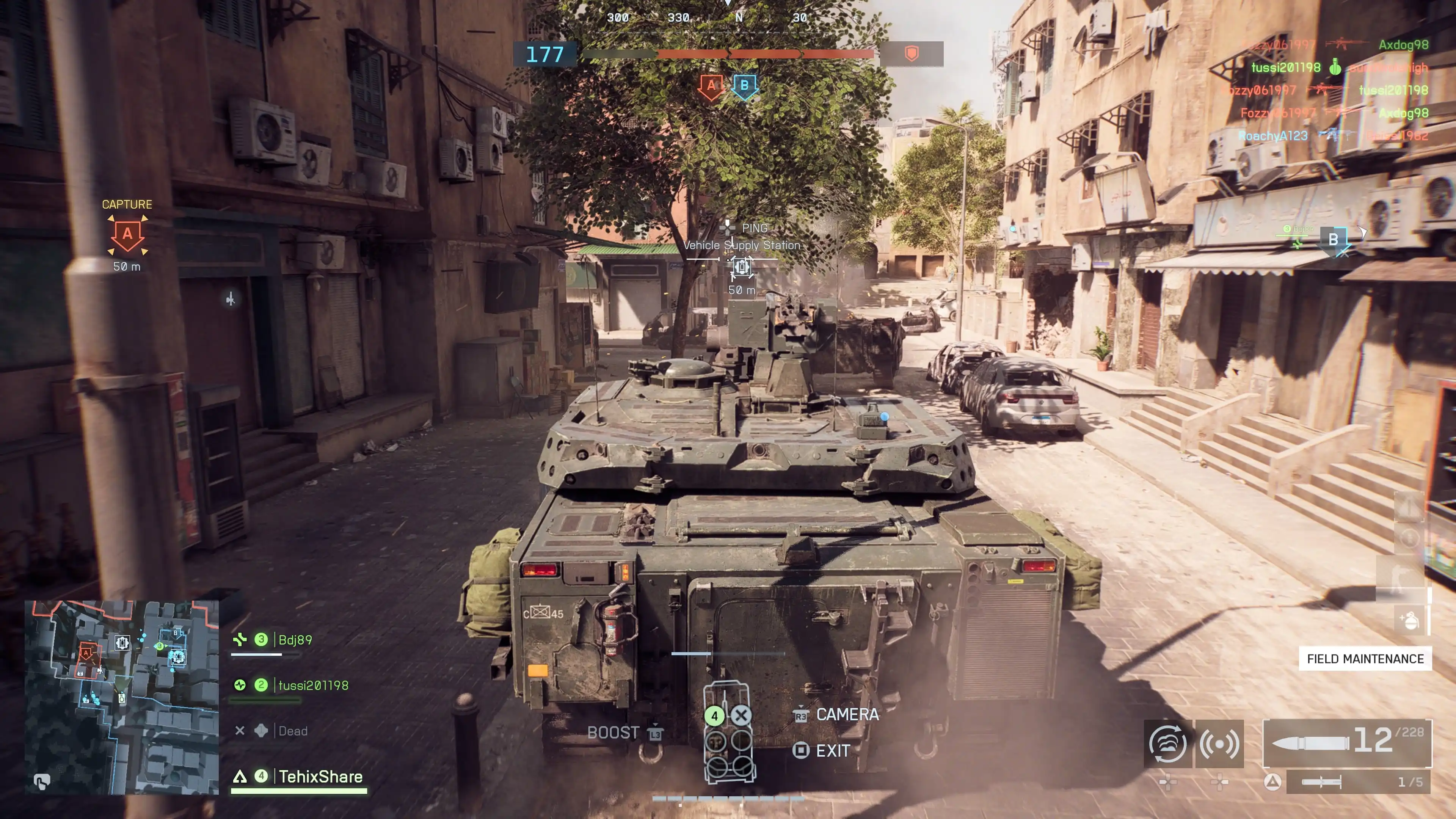Screen dimensions: 1456x819
Task: Click the red shield enemy team icon
Action: click(x=911, y=54)
